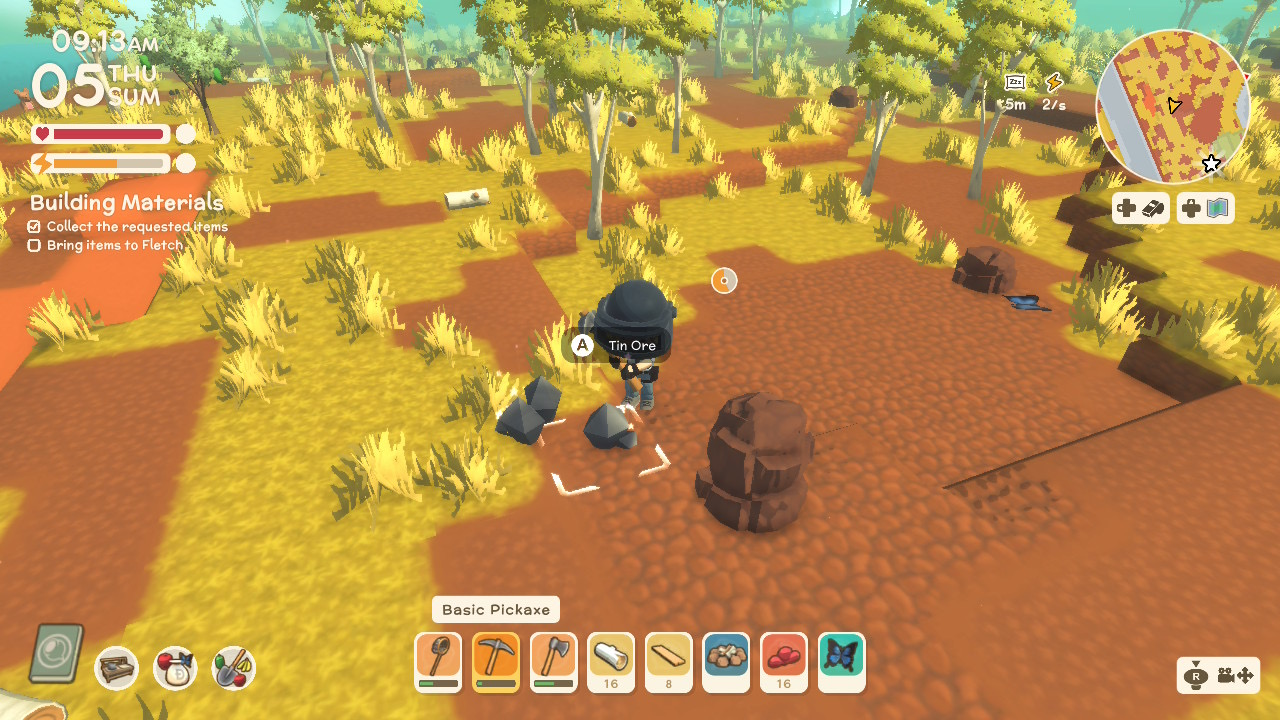Open the circular minimap

point(1172,106)
